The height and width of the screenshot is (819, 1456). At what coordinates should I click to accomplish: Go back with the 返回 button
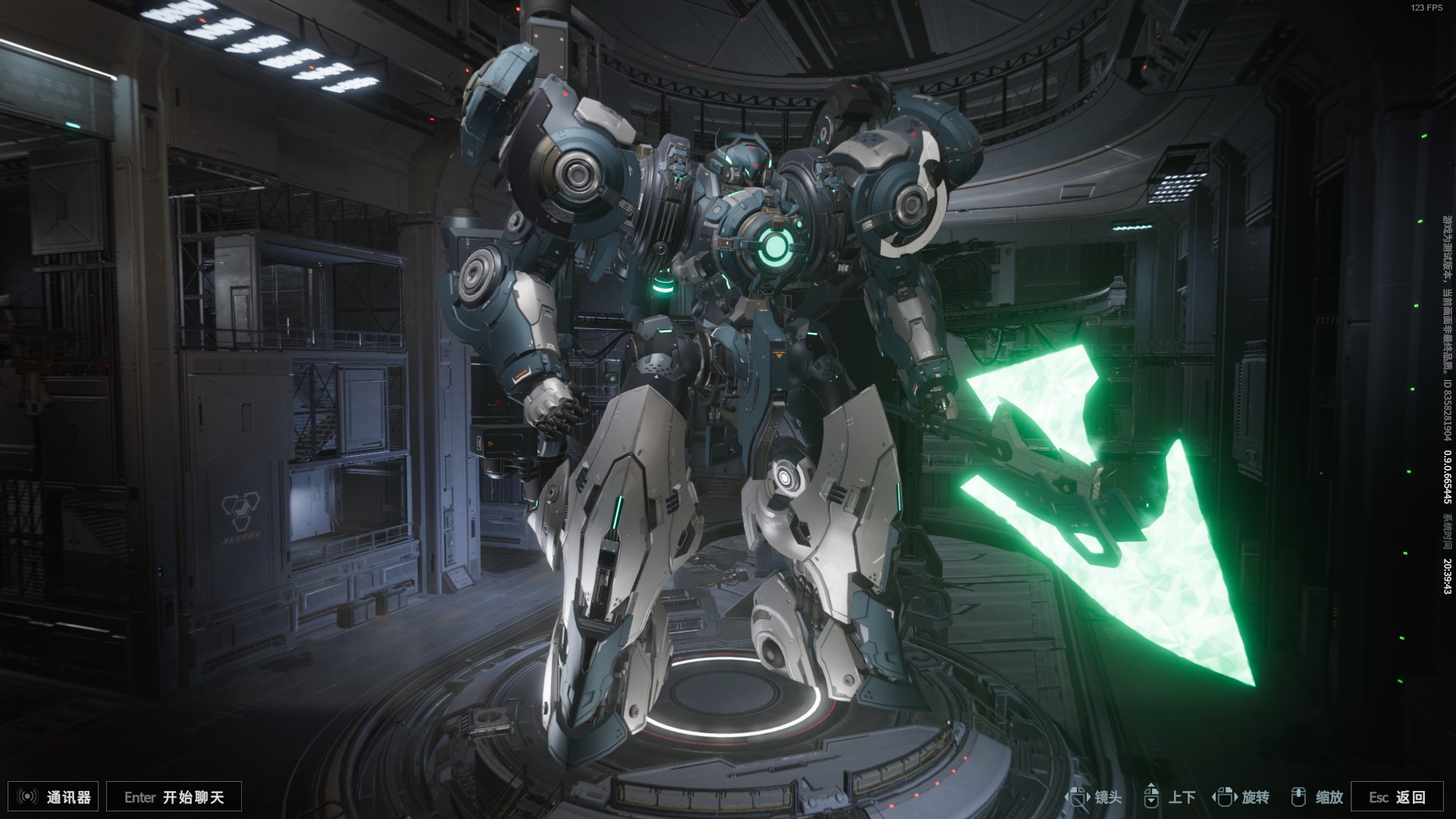coord(1397,797)
